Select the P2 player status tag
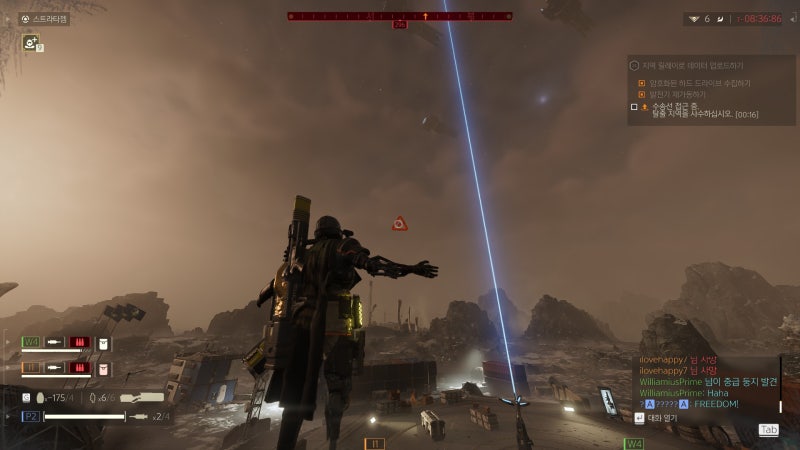 pos(30,416)
